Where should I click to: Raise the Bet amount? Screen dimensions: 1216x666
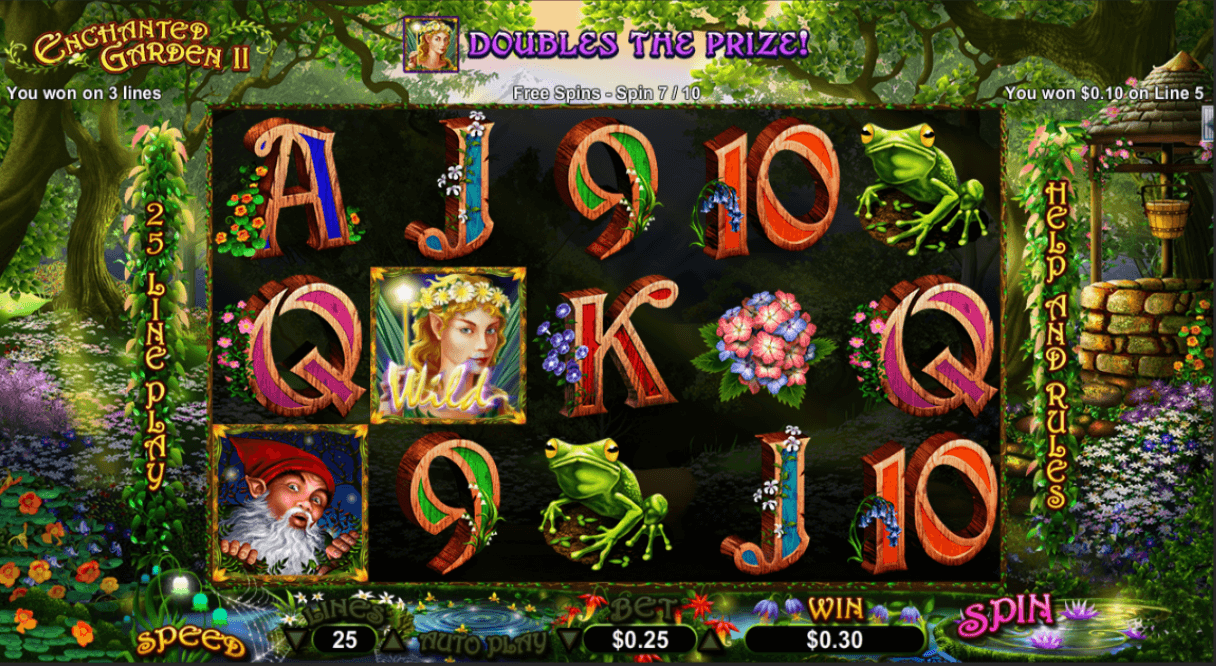pyautogui.click(x=714, y=639)
